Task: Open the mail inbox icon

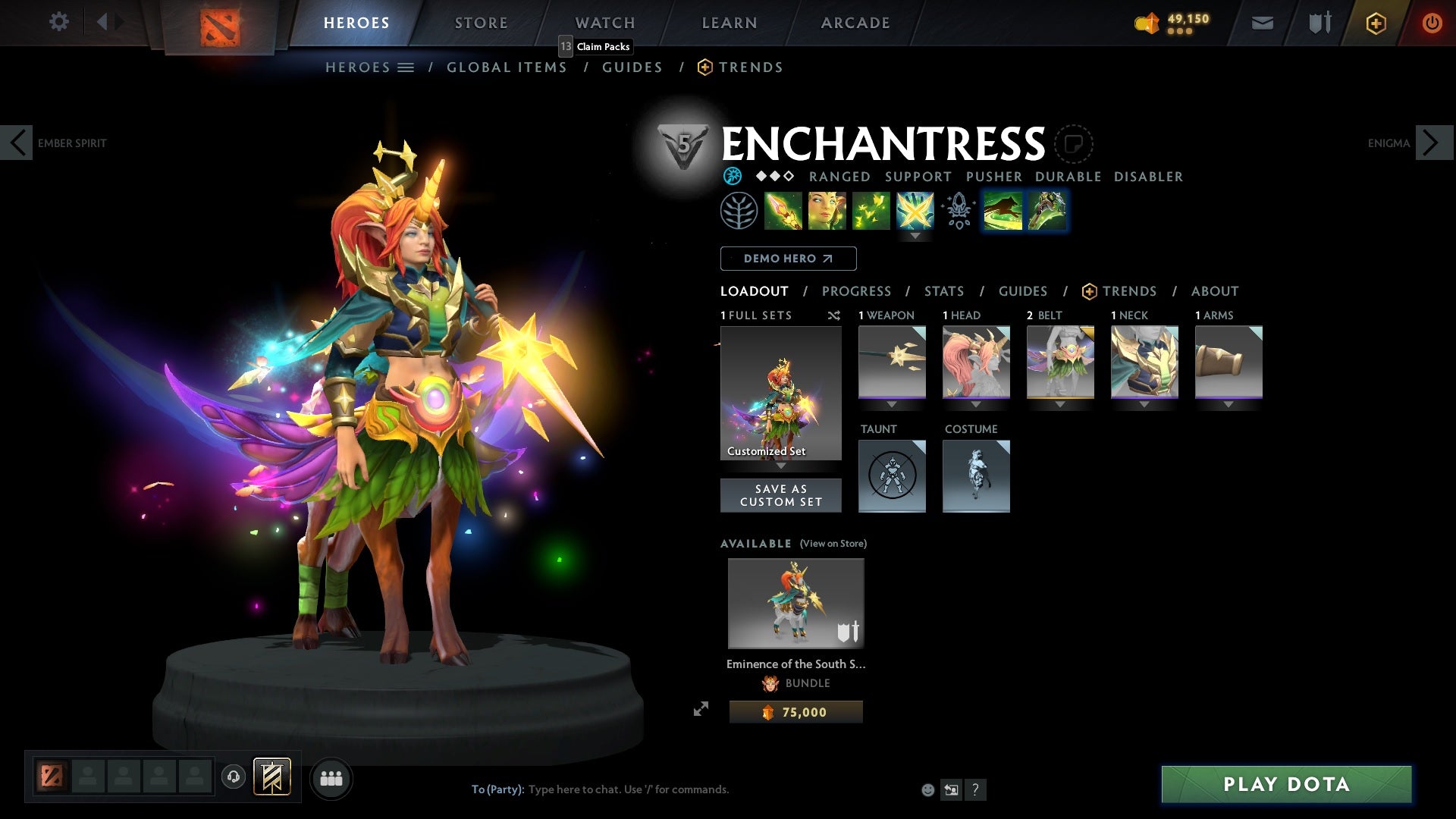Action: coord(1261,22)
